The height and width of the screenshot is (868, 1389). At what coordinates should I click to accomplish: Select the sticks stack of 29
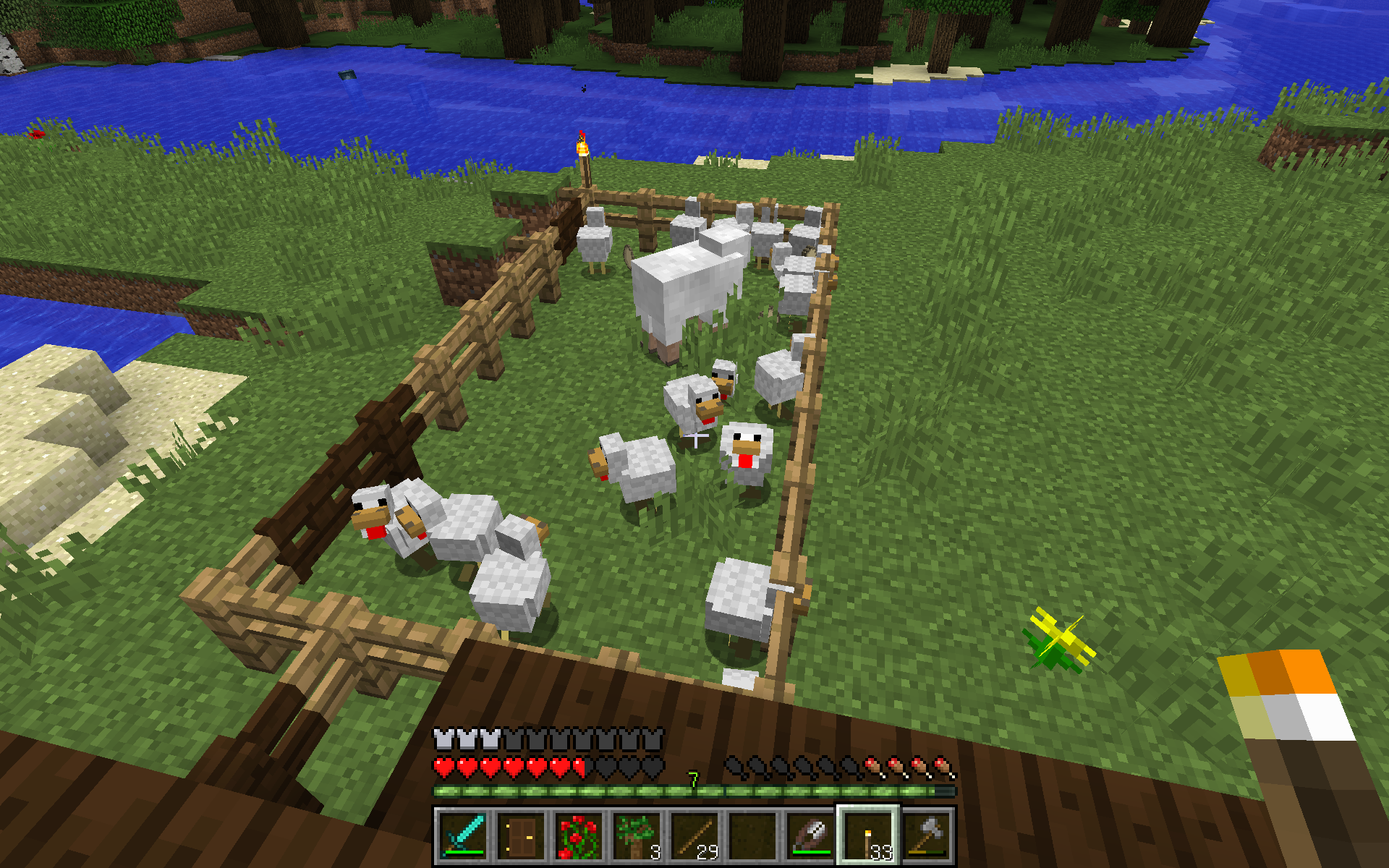(694, 835)
